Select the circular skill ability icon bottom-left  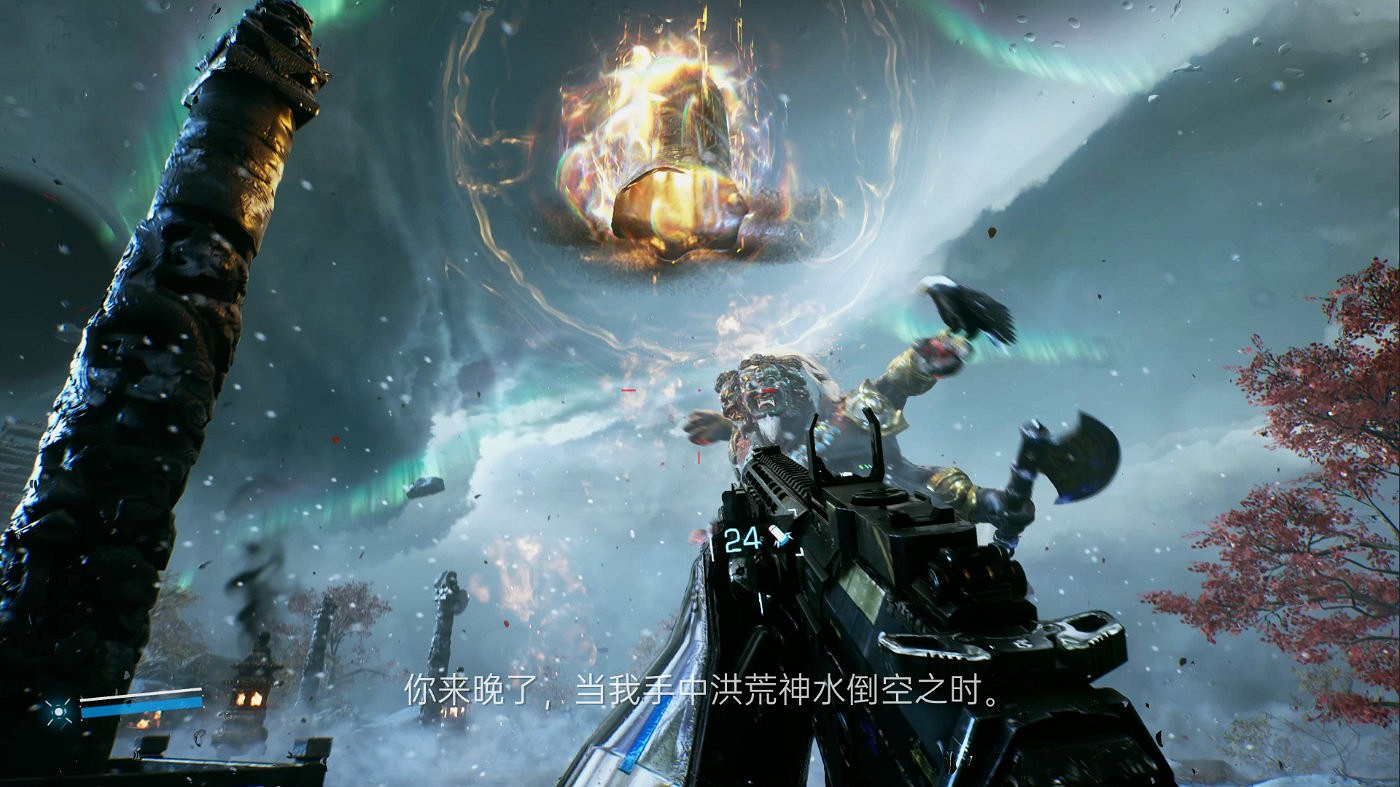(x=59, y=712)
